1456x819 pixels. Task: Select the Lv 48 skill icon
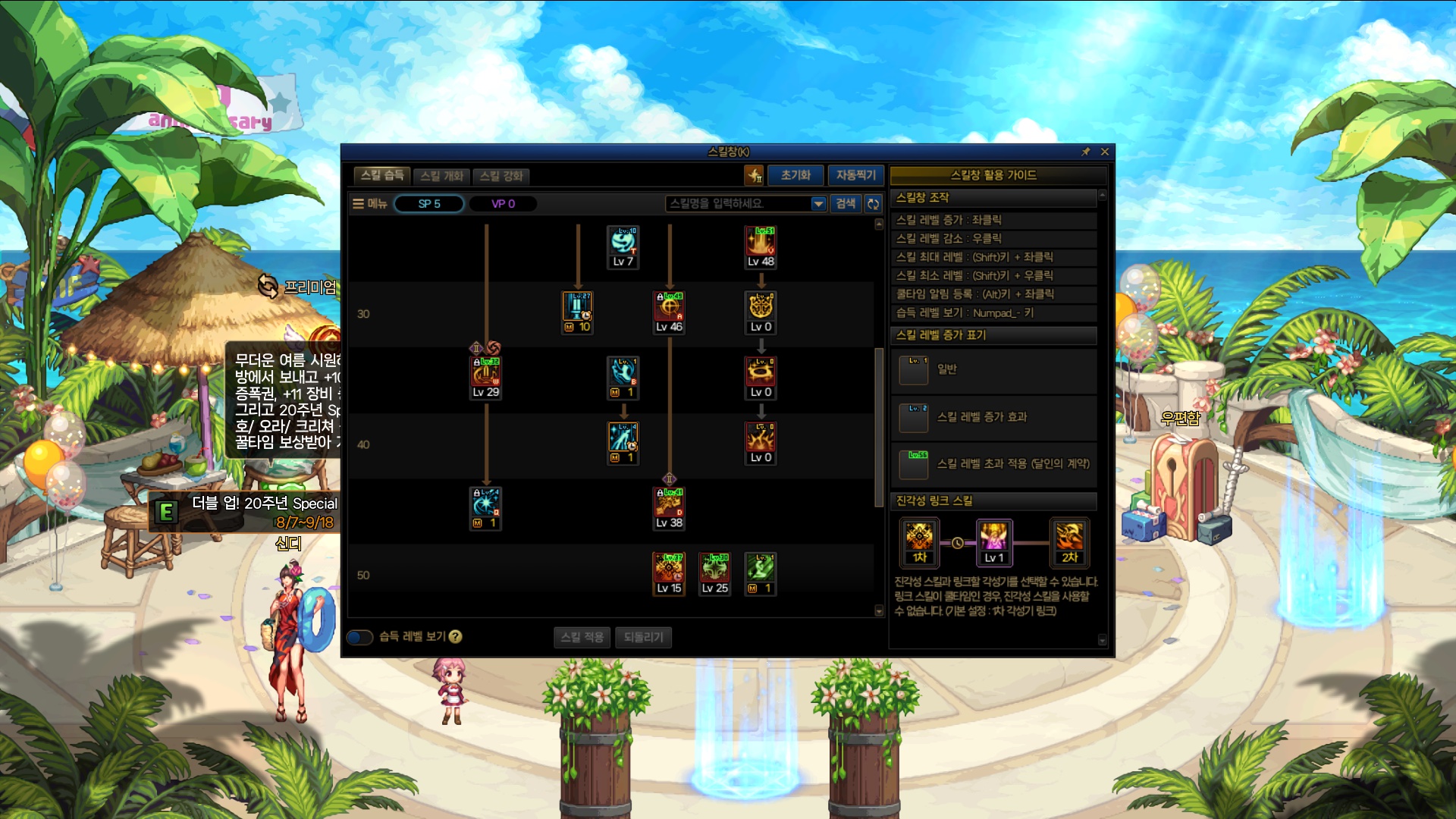pyautogui.click(x=761, y=242)
